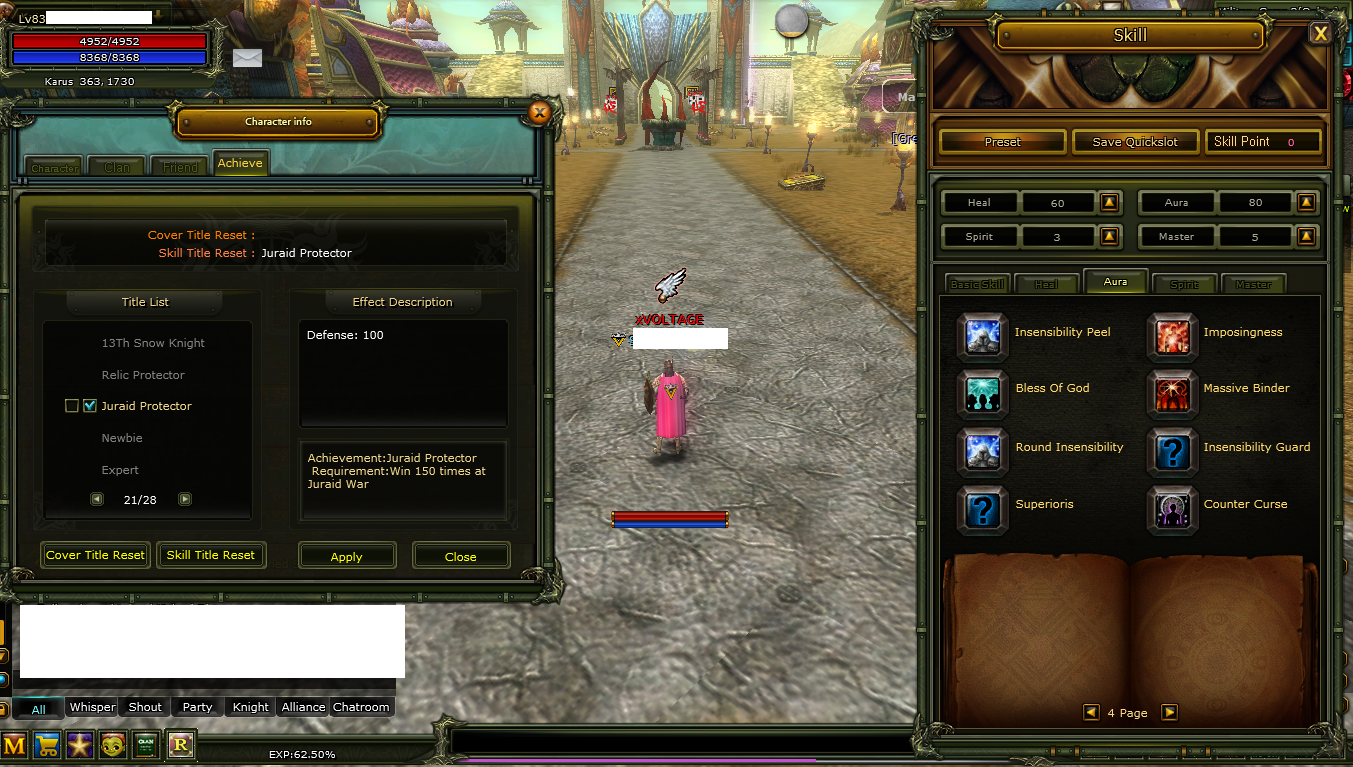Click the Clan board icon in taskbar
1353x767 pixels.
tap(145, 745)
